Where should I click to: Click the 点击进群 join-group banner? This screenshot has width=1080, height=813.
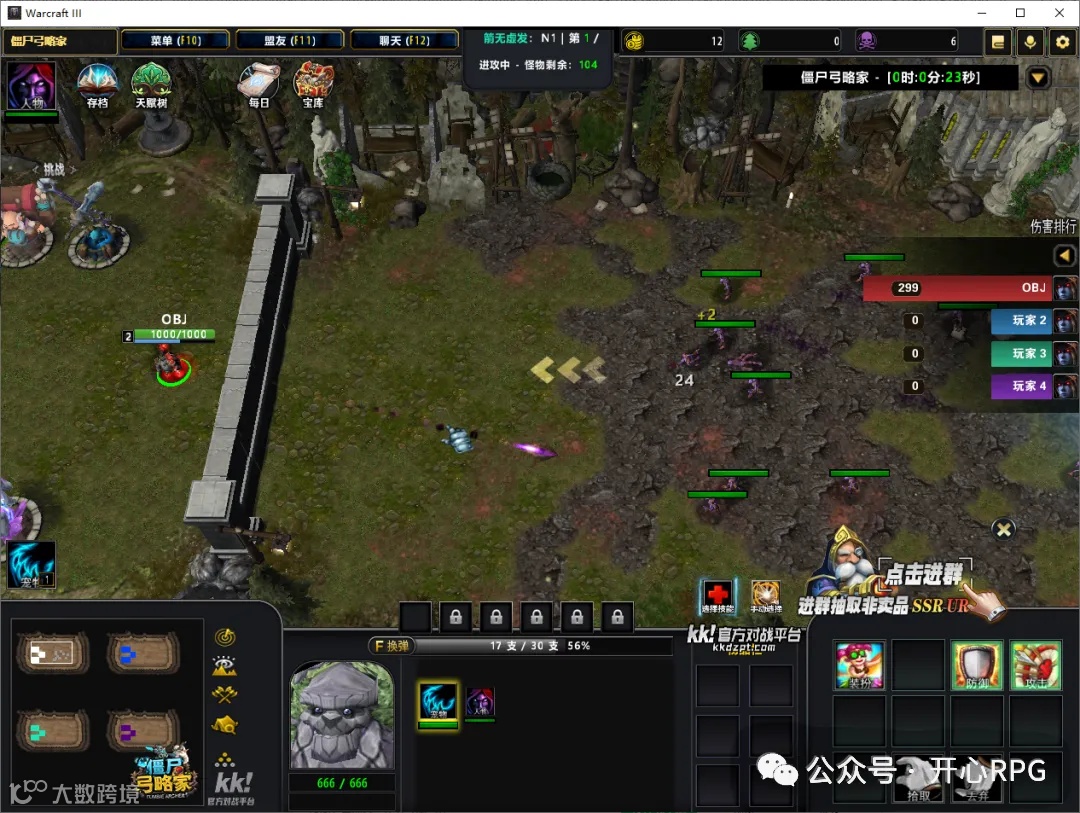pos(923,574)
